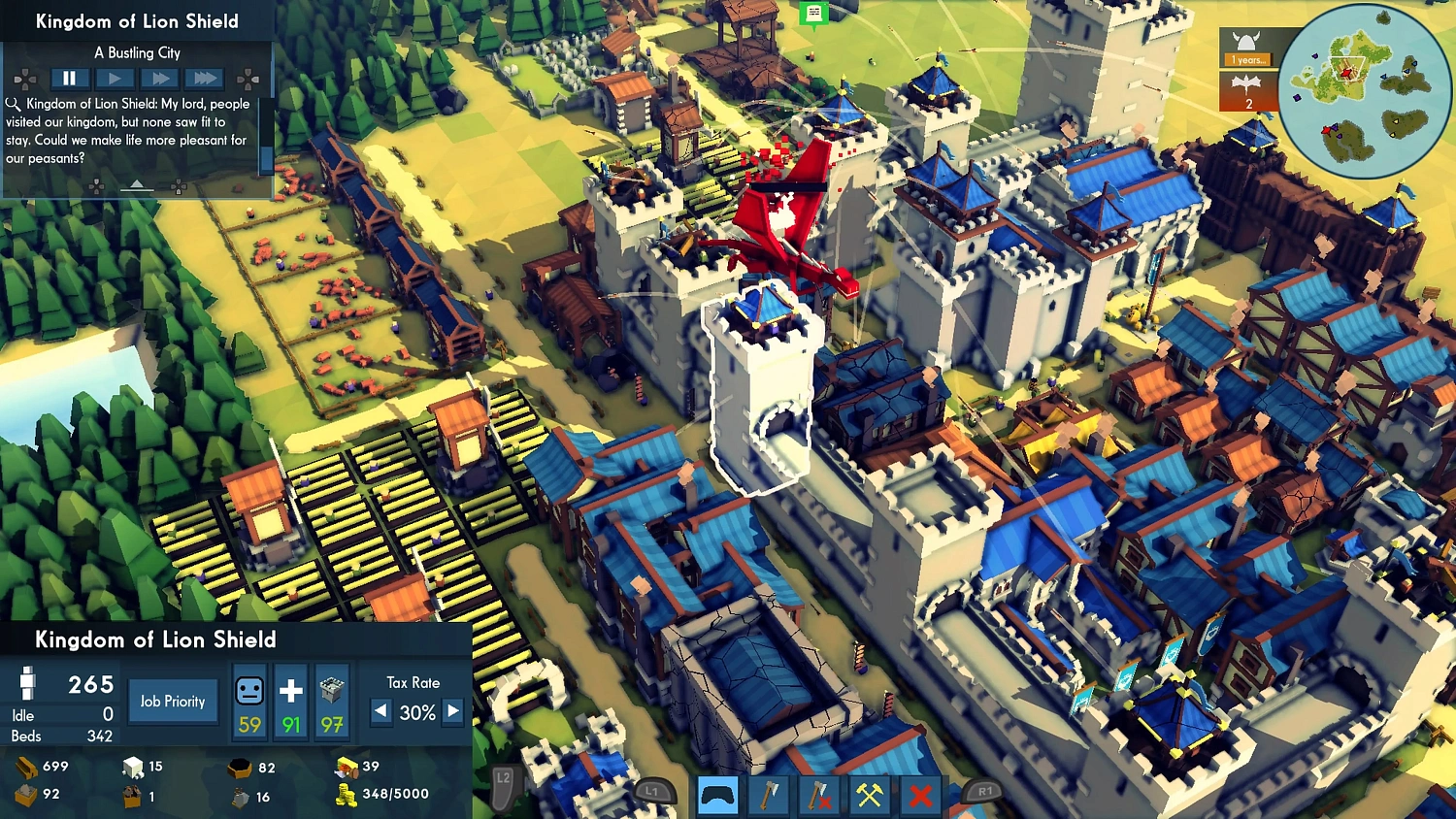
Task: Toggle the demolish tool with red X axe
Action: point(819,796)
